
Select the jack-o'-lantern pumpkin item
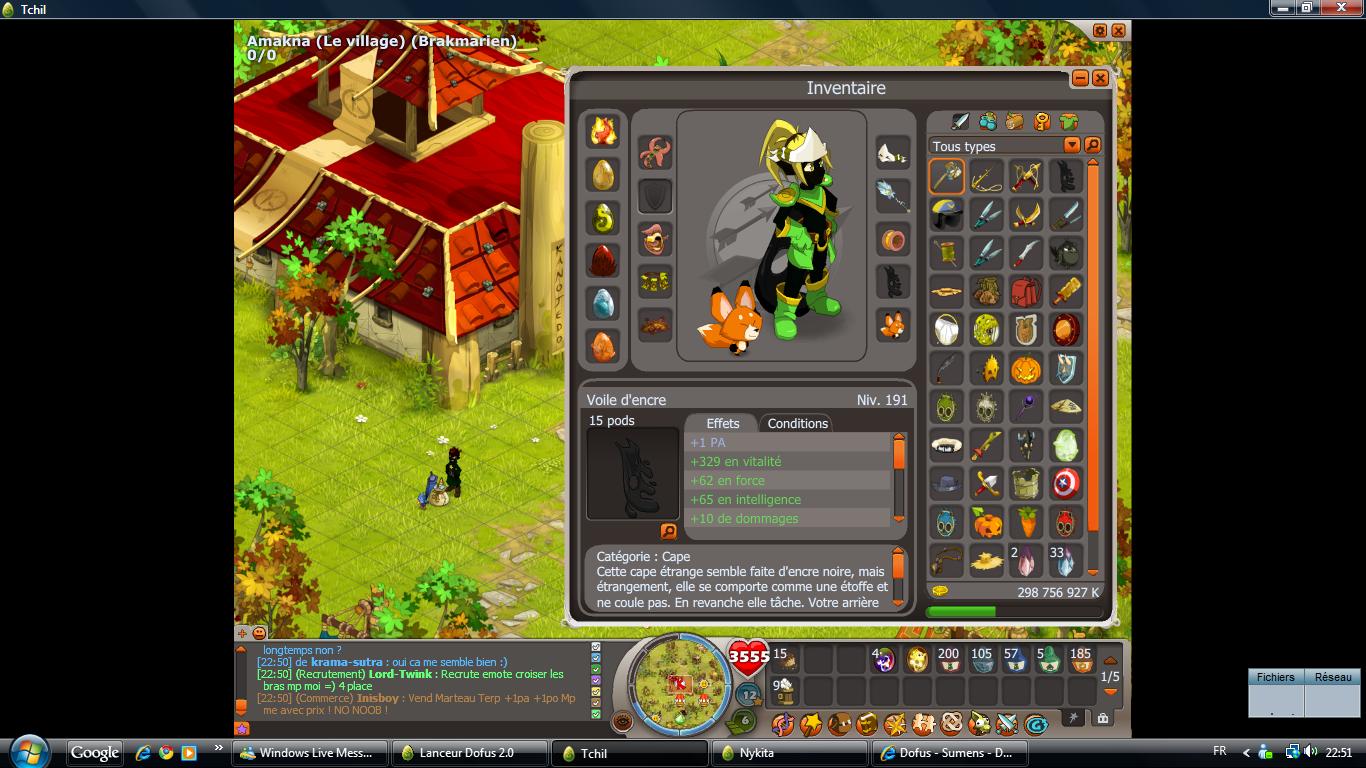coord(1025,369)
